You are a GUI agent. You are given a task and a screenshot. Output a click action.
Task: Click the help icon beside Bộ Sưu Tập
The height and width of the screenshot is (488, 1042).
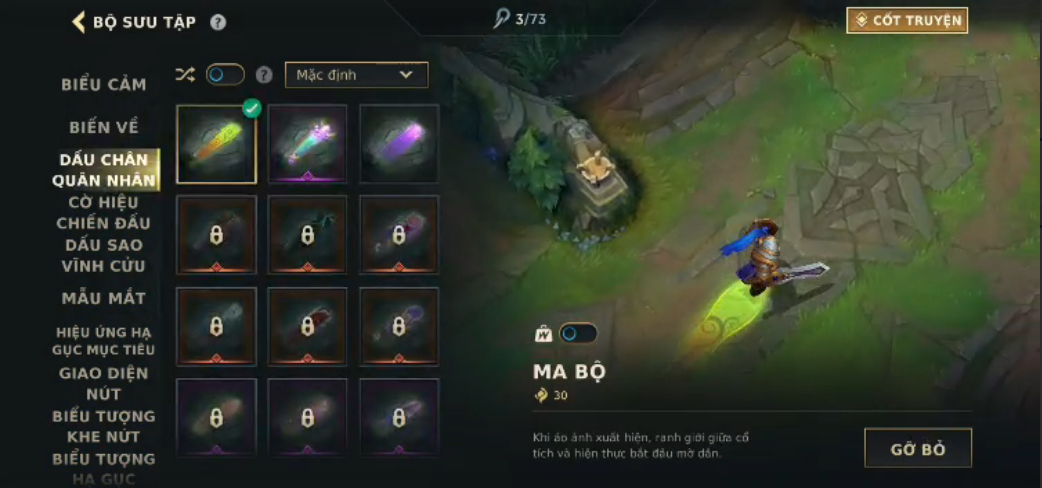click(218, 22)
